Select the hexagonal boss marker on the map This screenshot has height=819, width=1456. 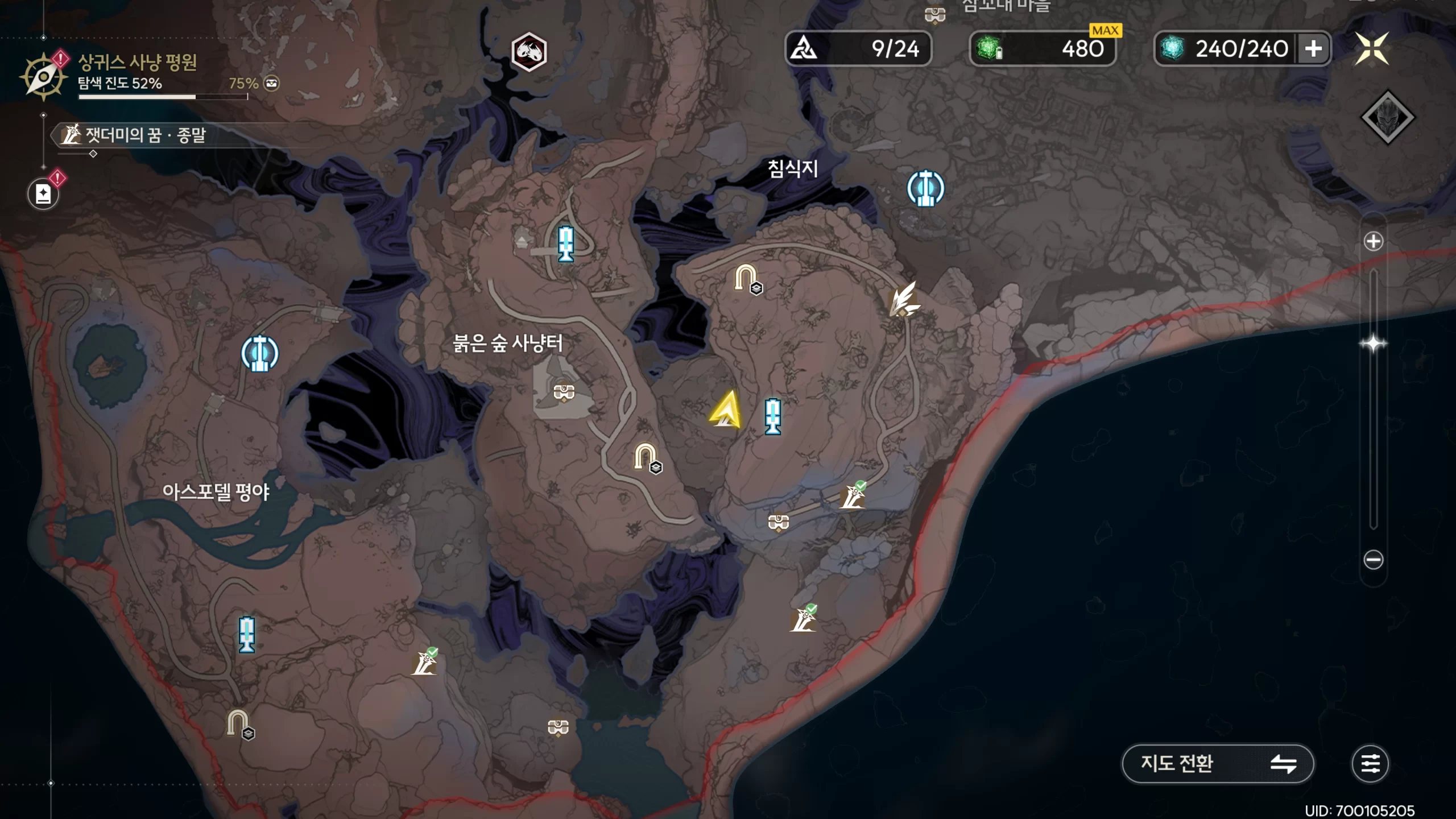pos(529,52)
